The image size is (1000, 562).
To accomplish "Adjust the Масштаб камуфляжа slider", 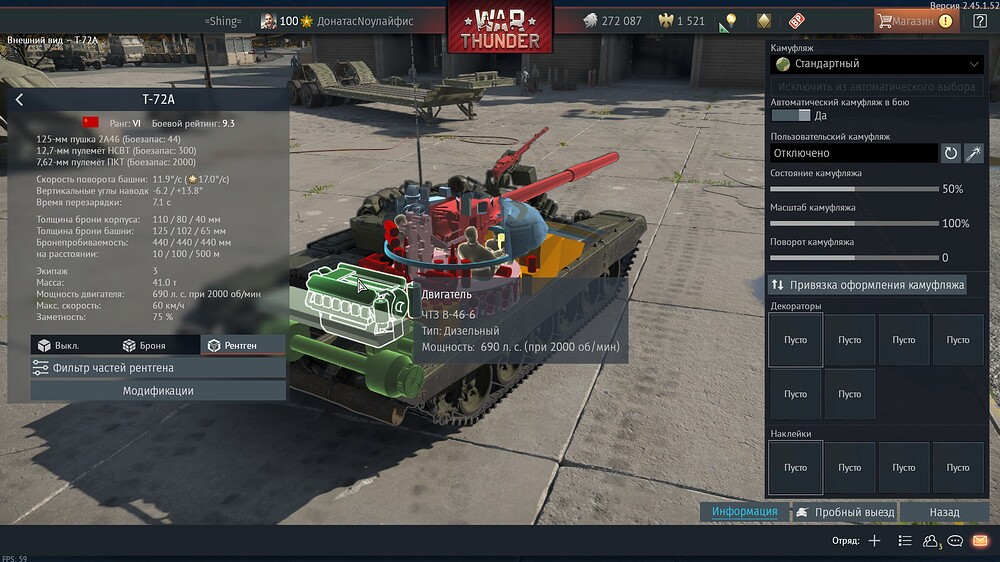I will click(x=855, y=223).
